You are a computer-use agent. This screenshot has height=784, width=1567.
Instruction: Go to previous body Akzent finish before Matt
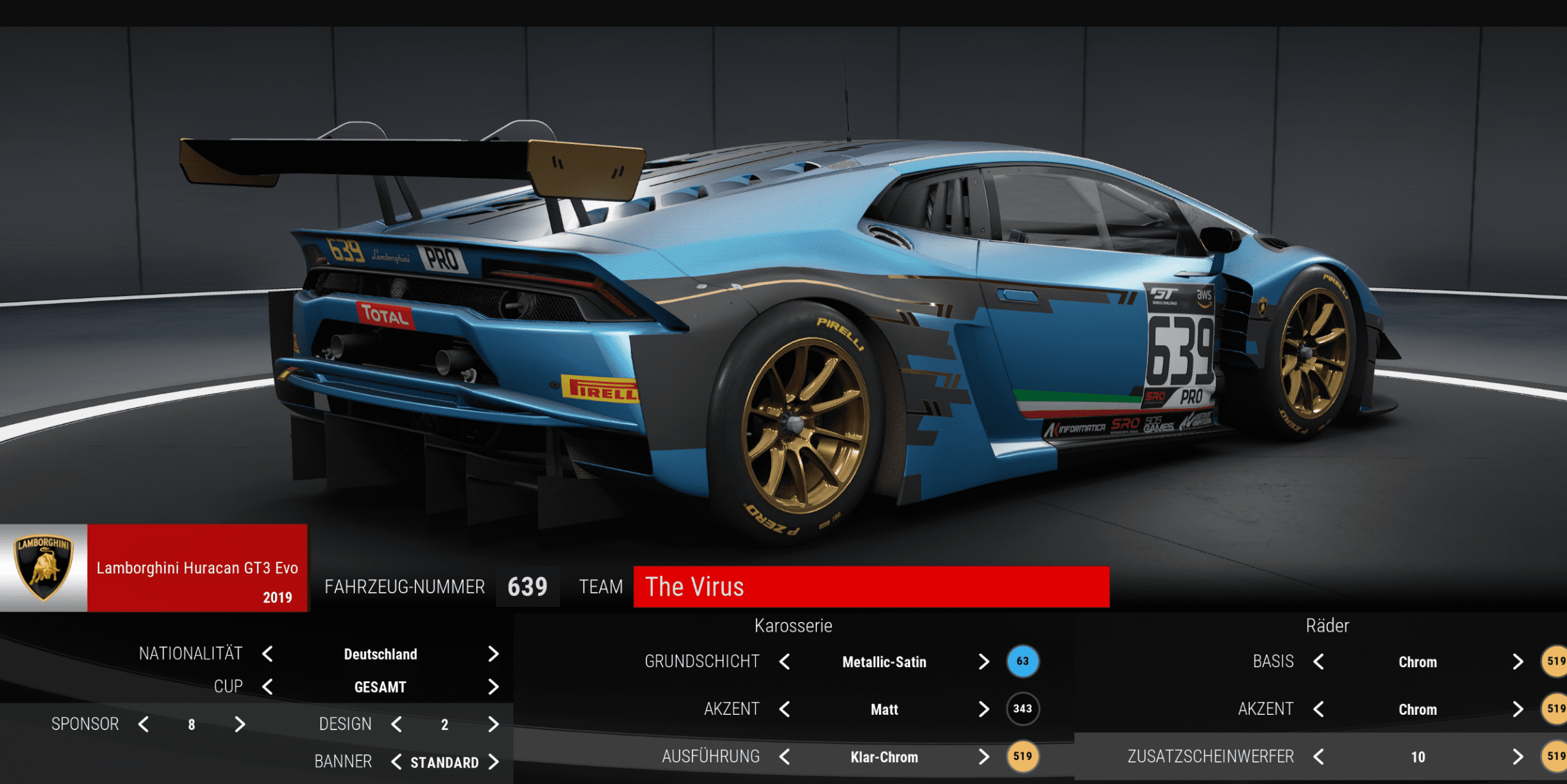tap(785, 709)
